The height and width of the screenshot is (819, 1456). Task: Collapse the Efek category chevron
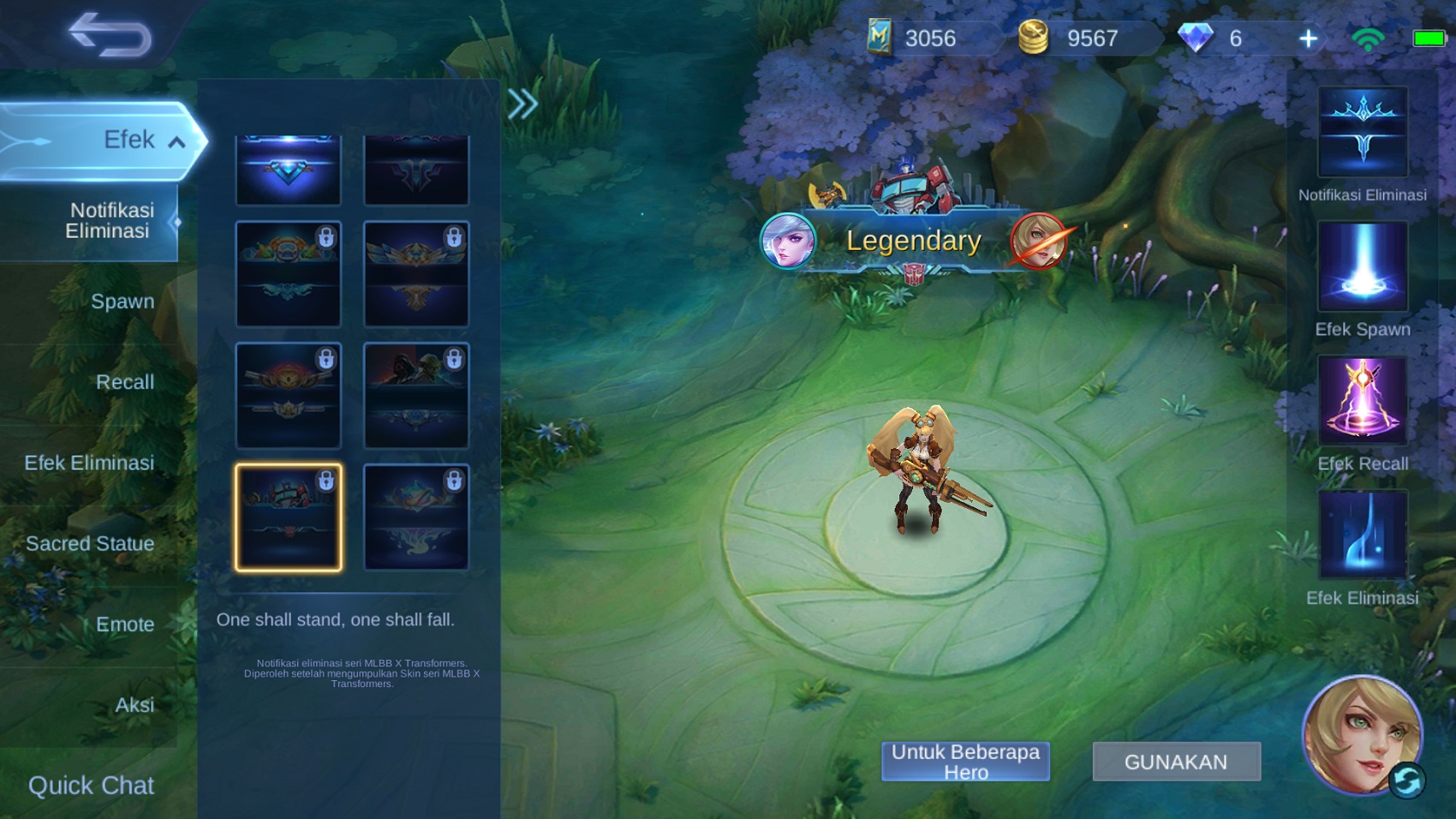click(x=177, y=141)
